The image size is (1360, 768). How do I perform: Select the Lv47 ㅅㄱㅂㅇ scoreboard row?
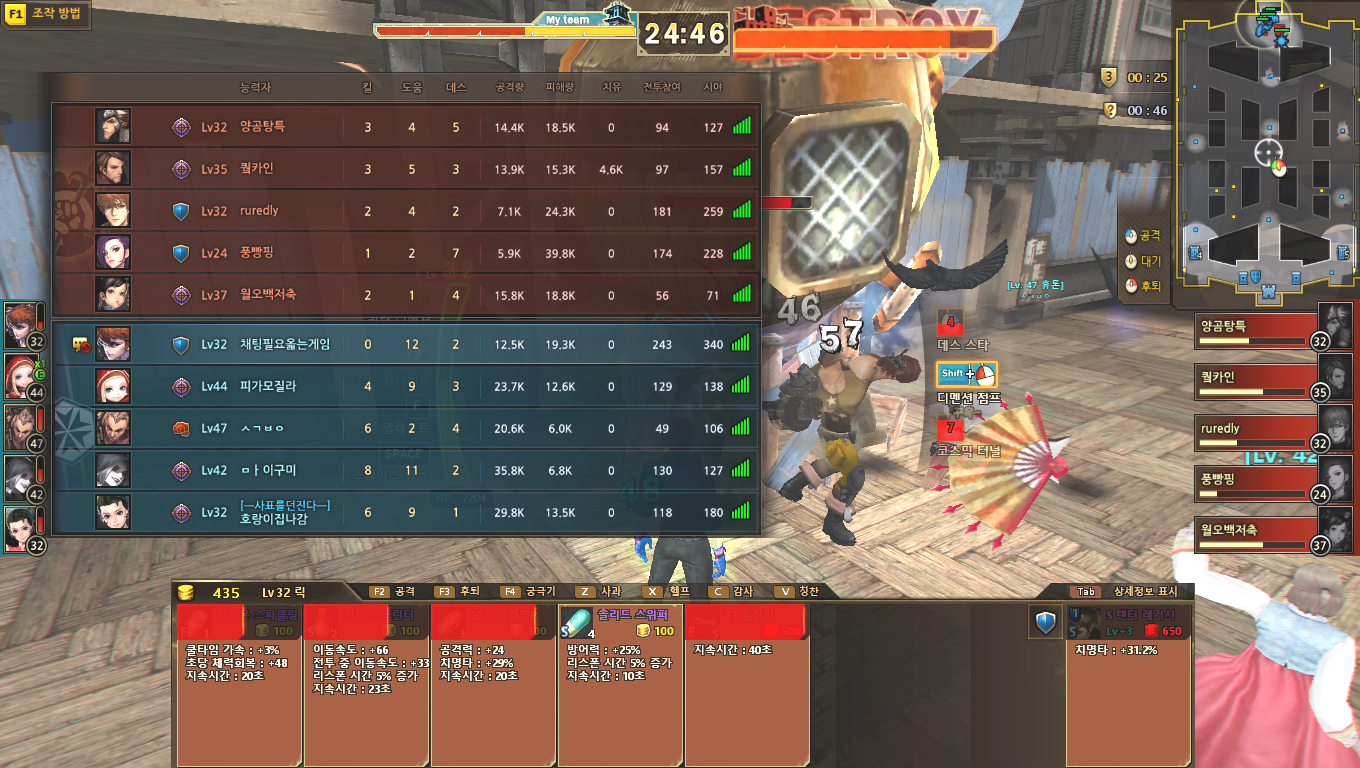point(405,428)
